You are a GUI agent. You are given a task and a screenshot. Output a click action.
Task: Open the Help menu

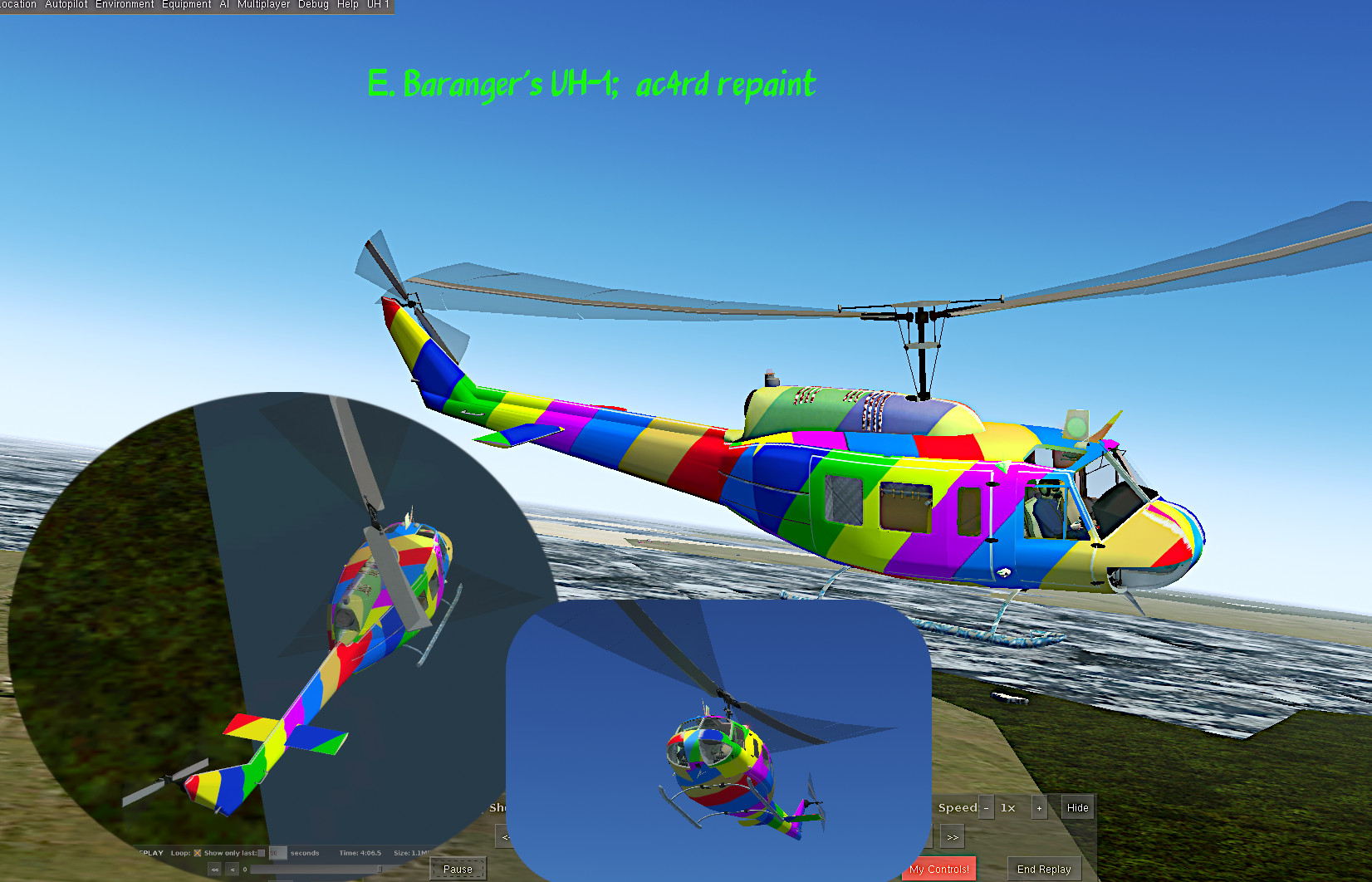click(x=346, y=4)
